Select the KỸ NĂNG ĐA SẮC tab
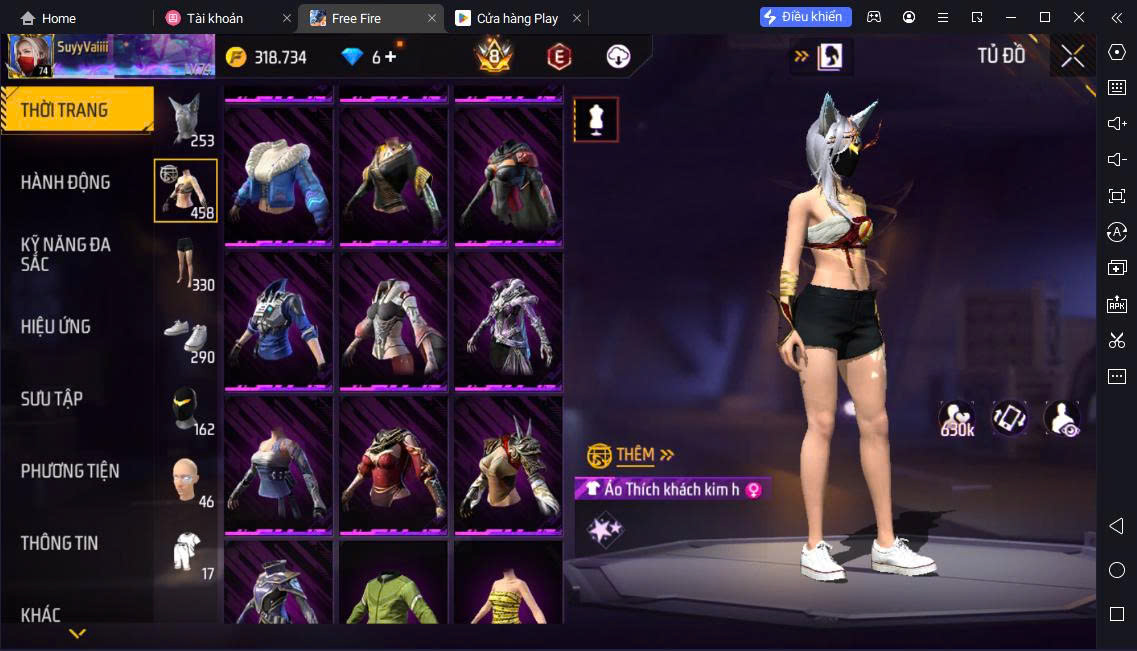Image resolution: width=1137 pixels, height=651 pixels. pyautogui.click(x=66, y=254)
